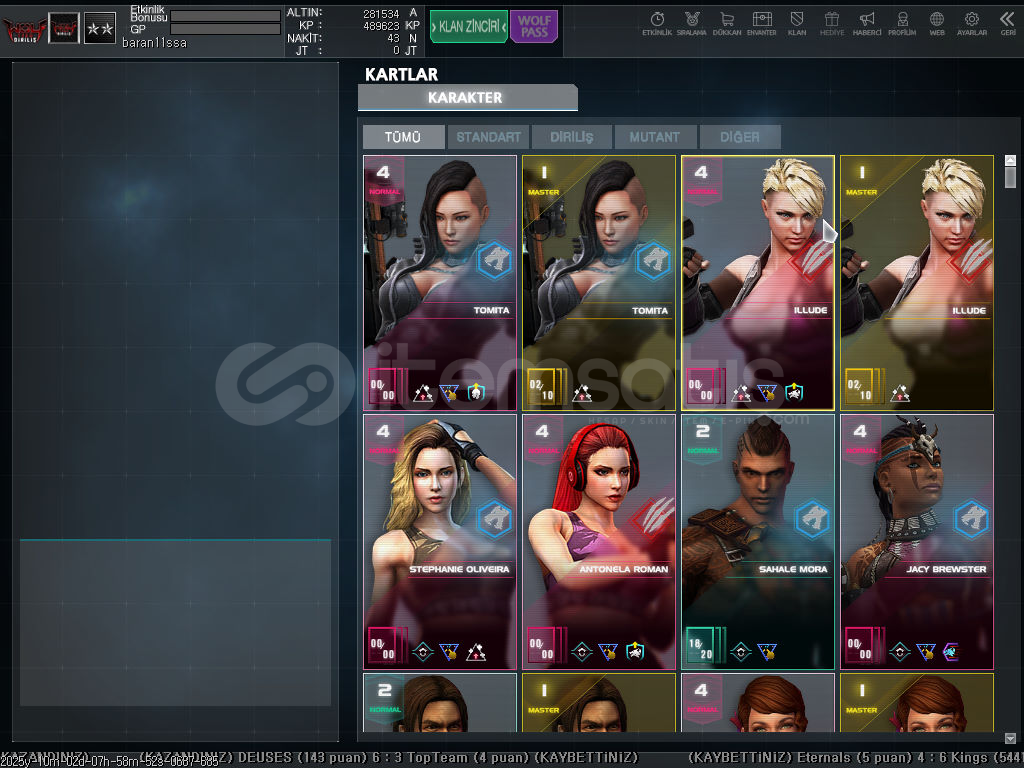Open the Haberci messenger
1024x768 pixels.
(867, 23)
